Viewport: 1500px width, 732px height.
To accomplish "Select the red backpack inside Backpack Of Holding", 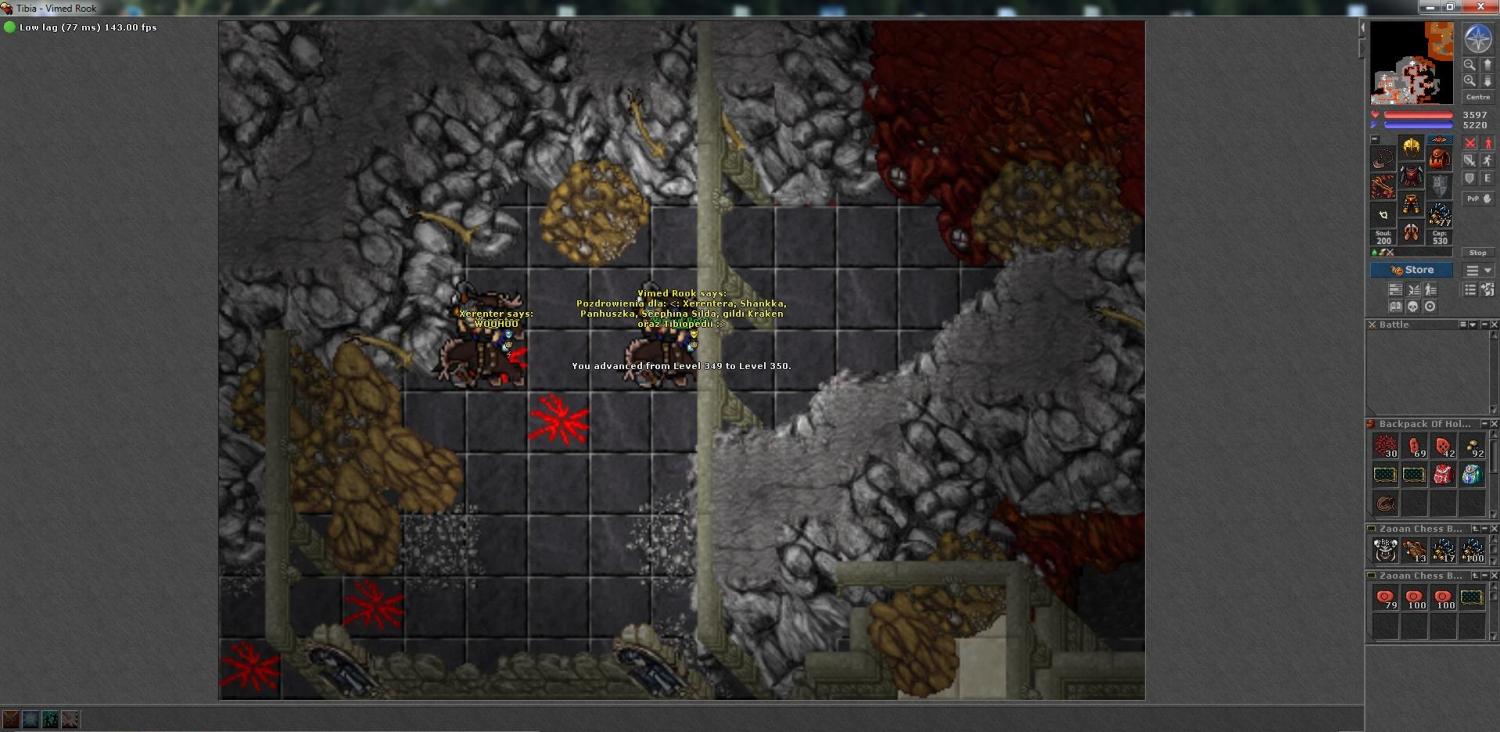I will point(1442,475).
